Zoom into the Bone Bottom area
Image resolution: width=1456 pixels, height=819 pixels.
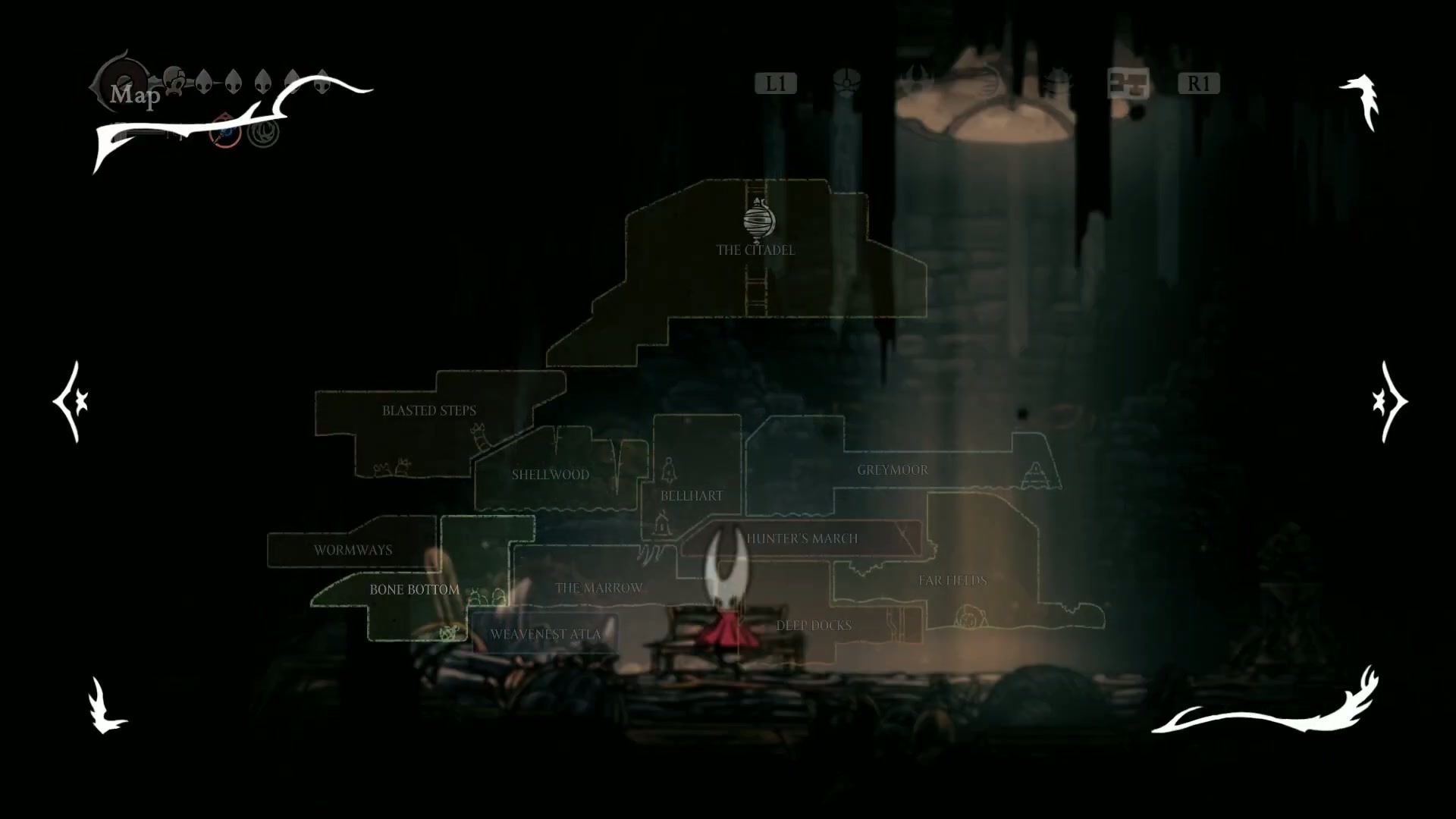pos(414,590)
